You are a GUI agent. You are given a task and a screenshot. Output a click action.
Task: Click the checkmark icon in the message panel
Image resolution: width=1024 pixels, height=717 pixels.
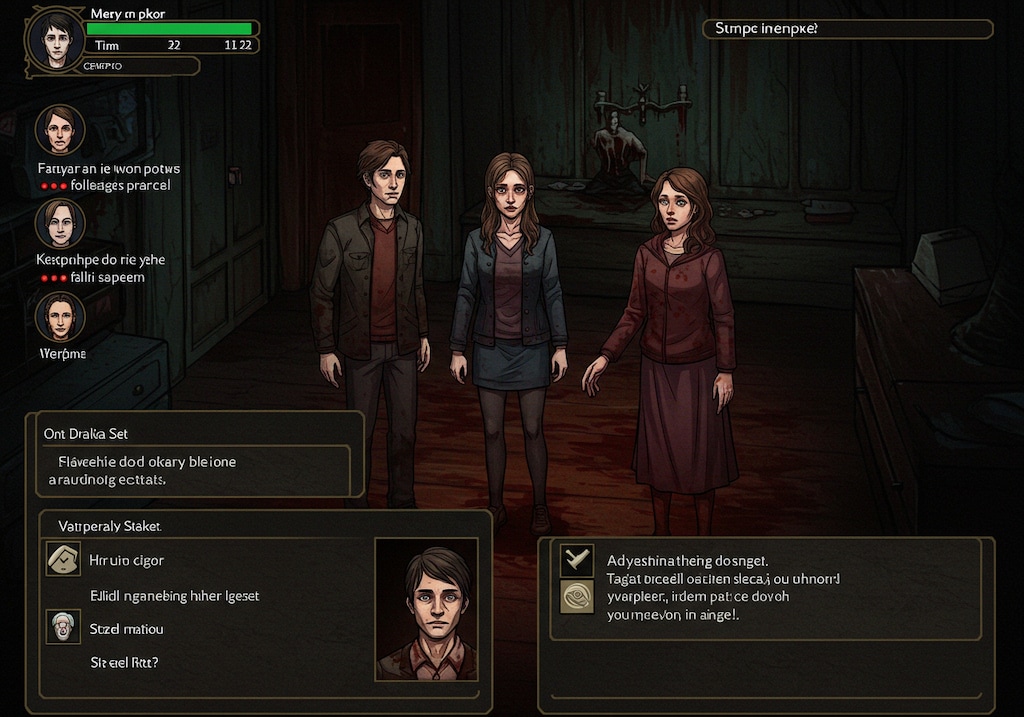(x=577, y=561)
